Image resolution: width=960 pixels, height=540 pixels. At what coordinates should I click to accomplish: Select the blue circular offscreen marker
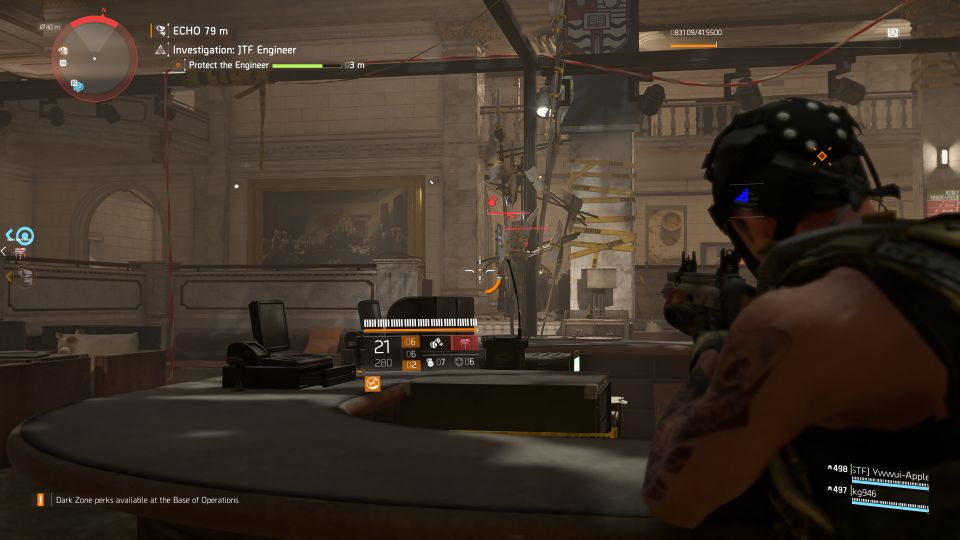[x=25, y=236]
